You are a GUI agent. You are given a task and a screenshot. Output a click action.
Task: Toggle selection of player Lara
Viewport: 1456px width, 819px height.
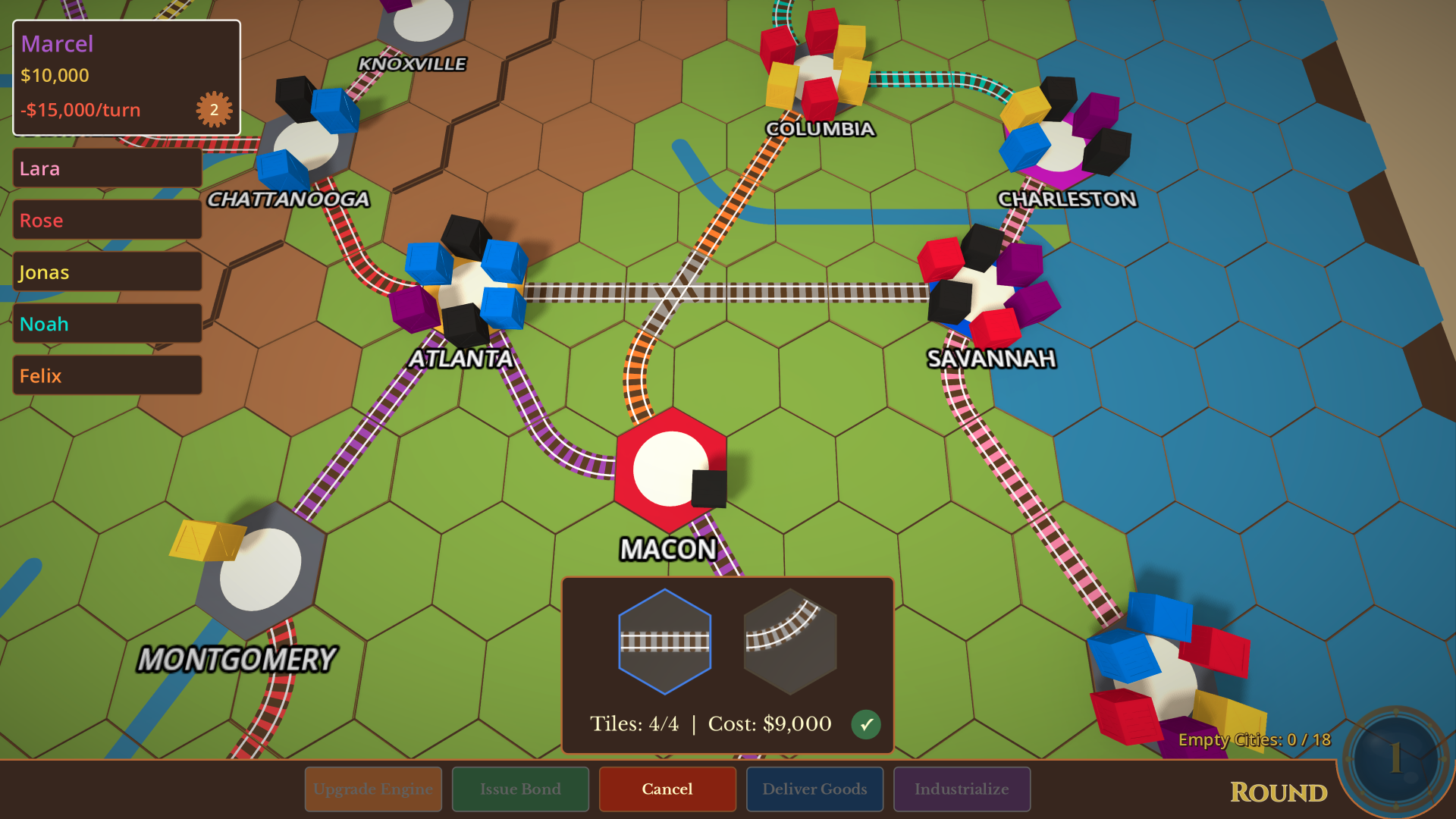[x=106, y=168]
